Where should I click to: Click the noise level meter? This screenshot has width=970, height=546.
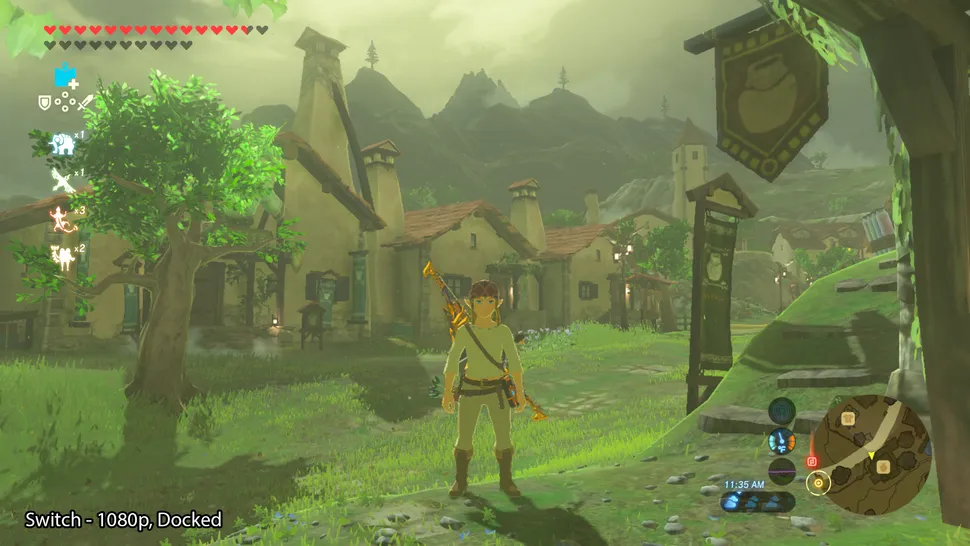782,470
